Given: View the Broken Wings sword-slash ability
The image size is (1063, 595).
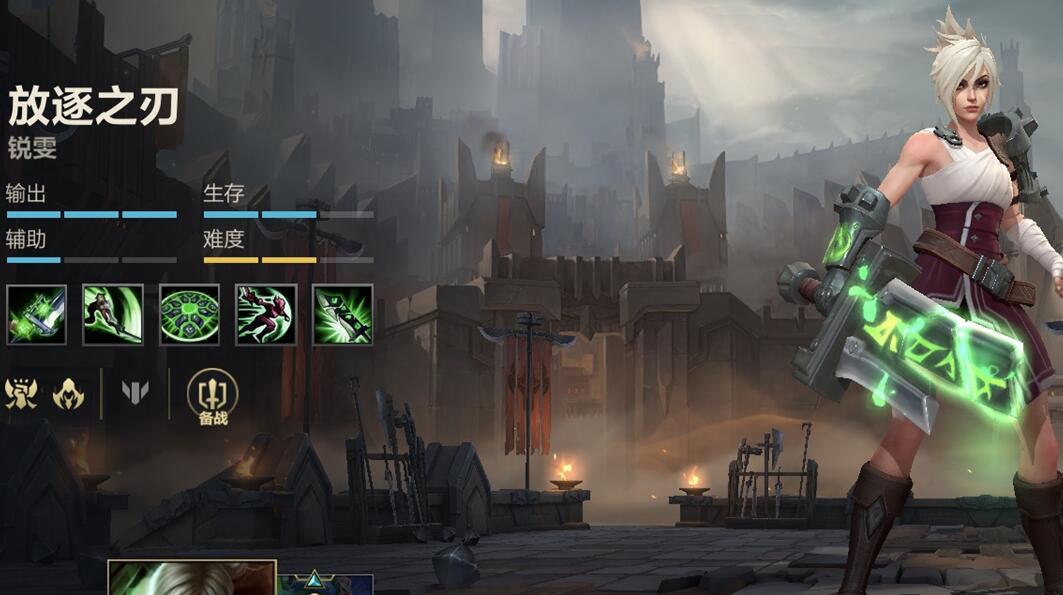Looking at the screenshot, I should [113, 315].
